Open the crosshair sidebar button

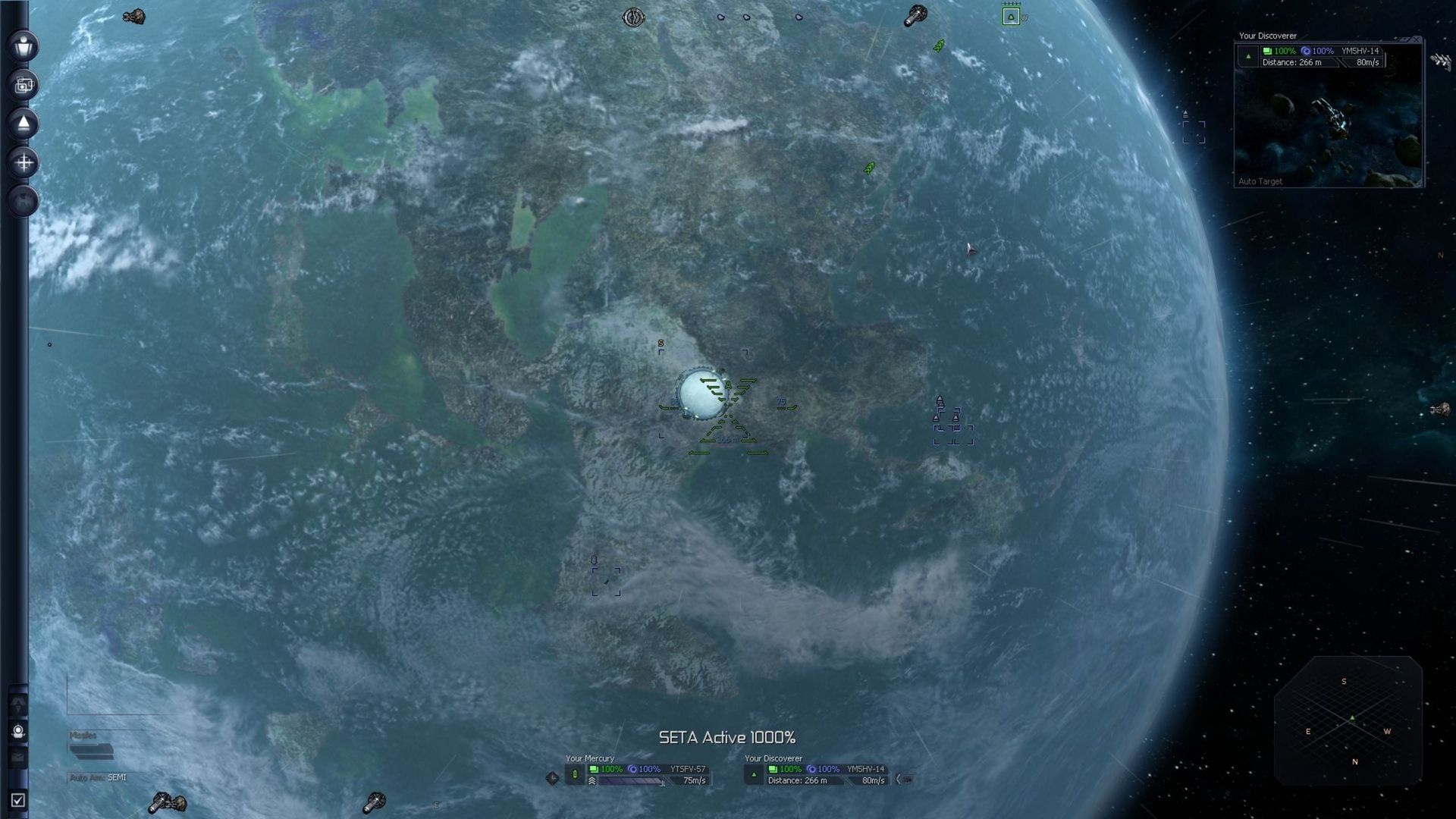click(x=24, y=162)
